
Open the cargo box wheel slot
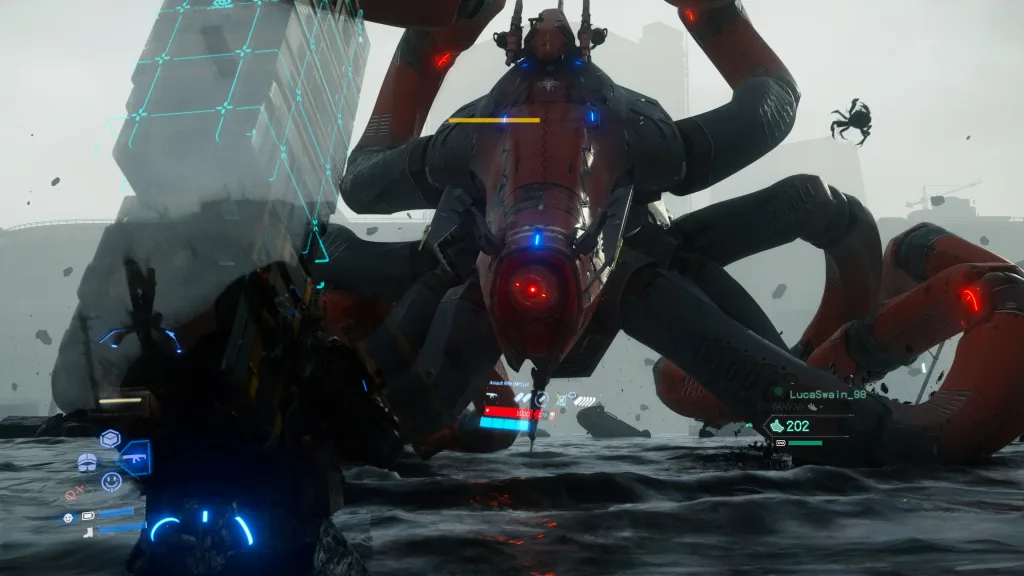click(110, 438)
